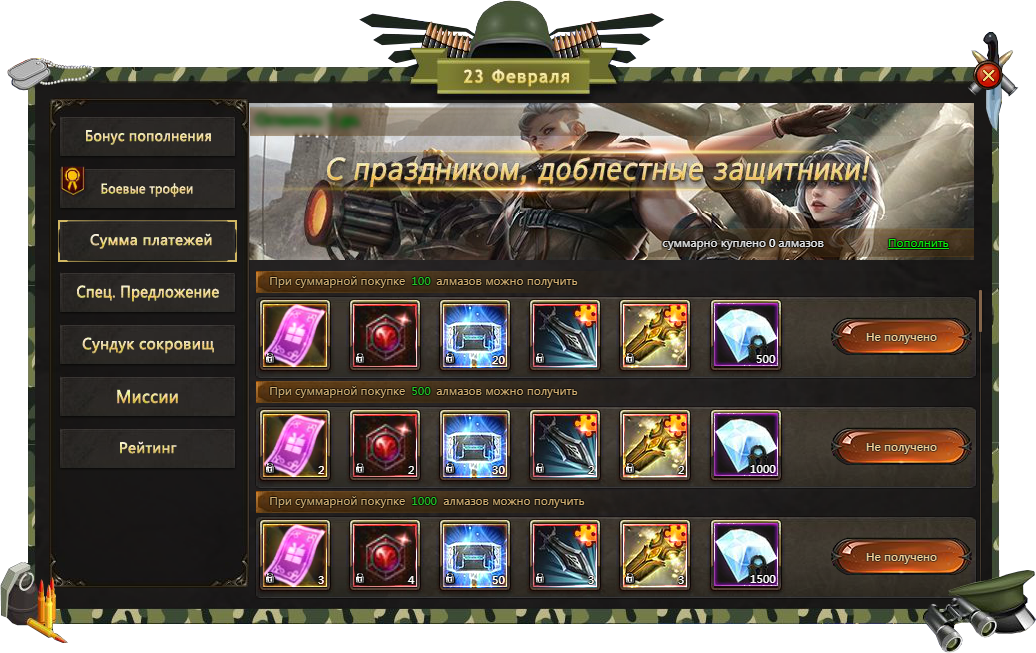Switch to the Миссии tab
1036x653 pixels.
click(x=148, y=397)
